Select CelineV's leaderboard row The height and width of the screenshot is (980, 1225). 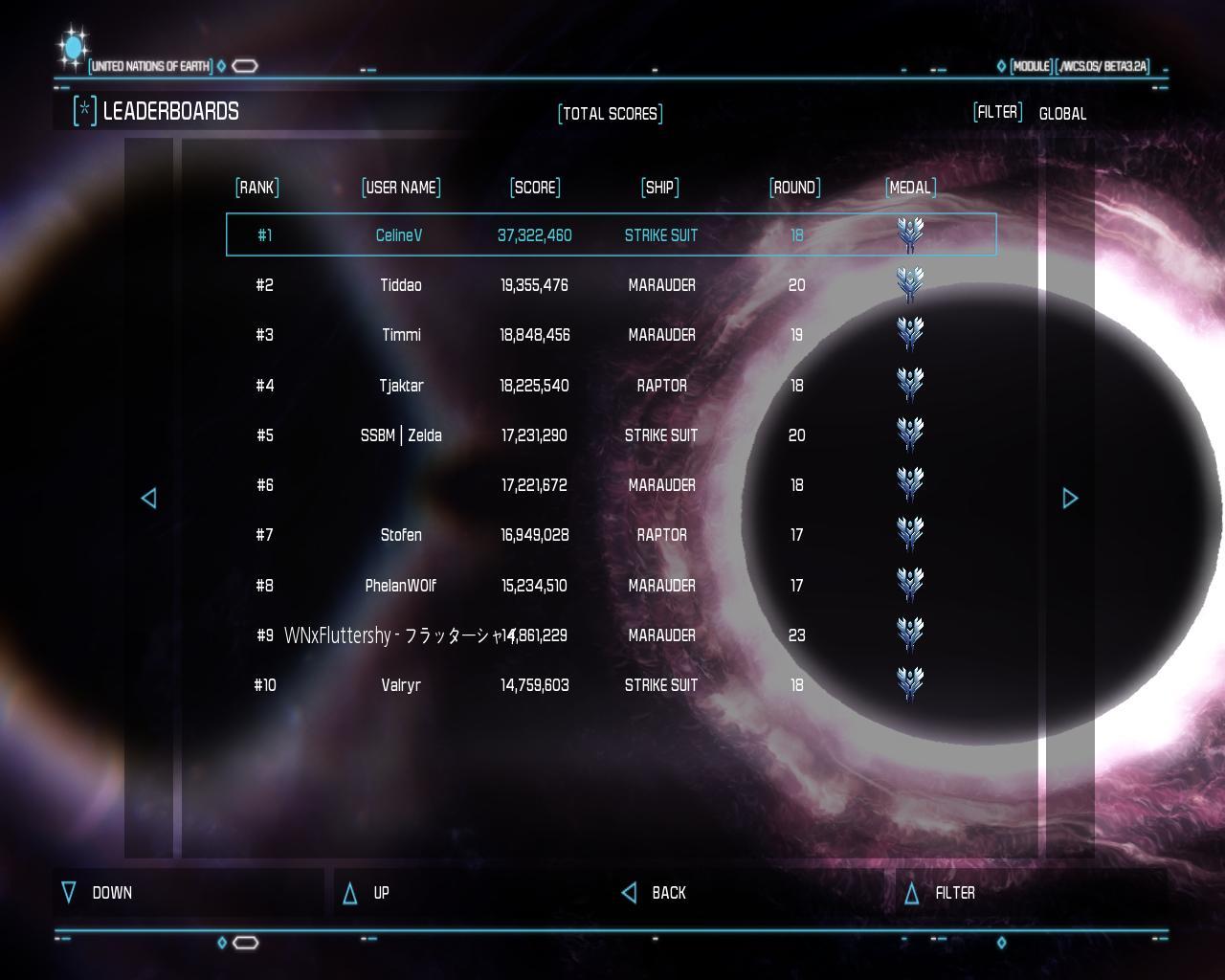click(x=611, y=234)
